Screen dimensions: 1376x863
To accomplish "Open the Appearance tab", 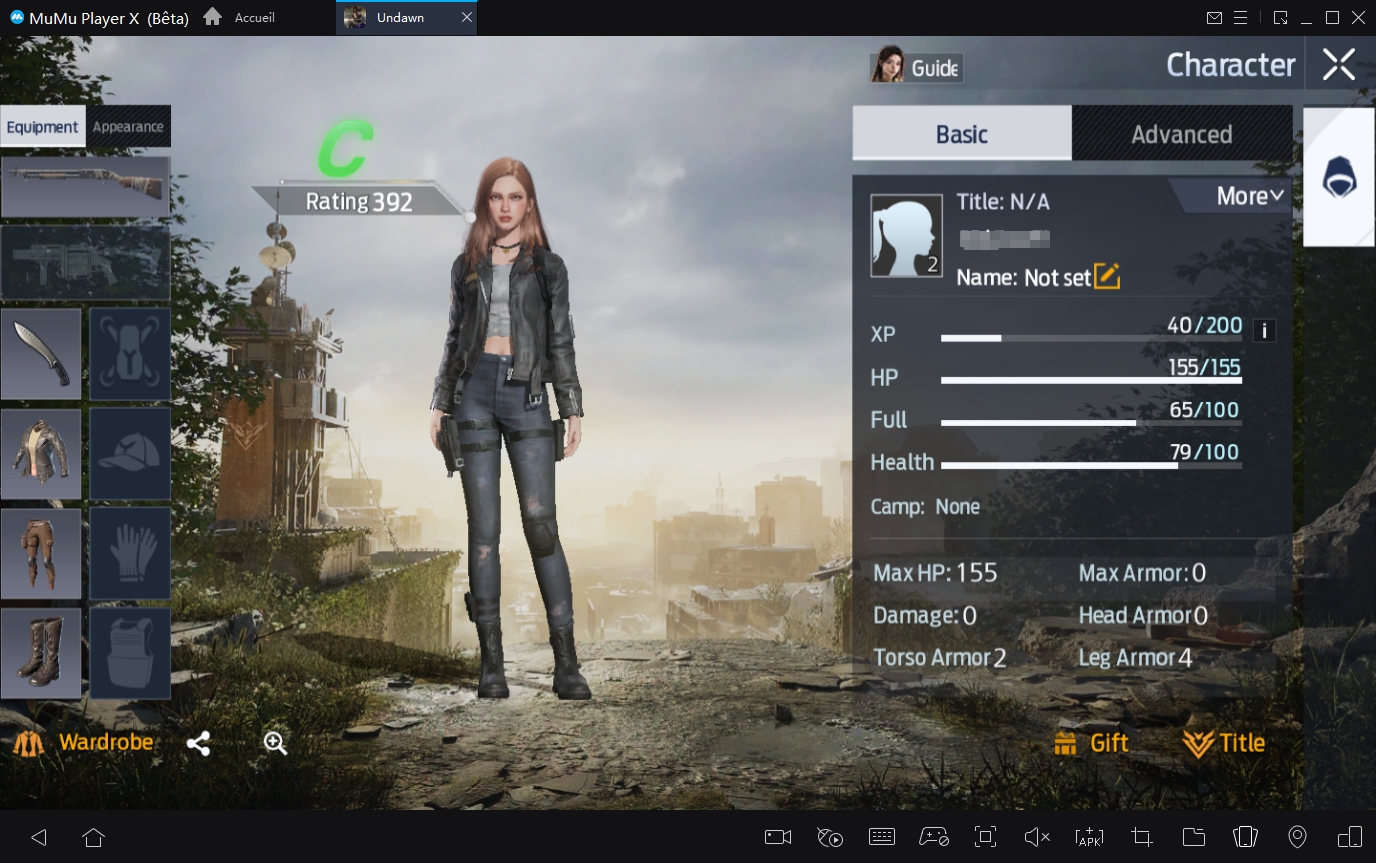I will pos(128,127).
